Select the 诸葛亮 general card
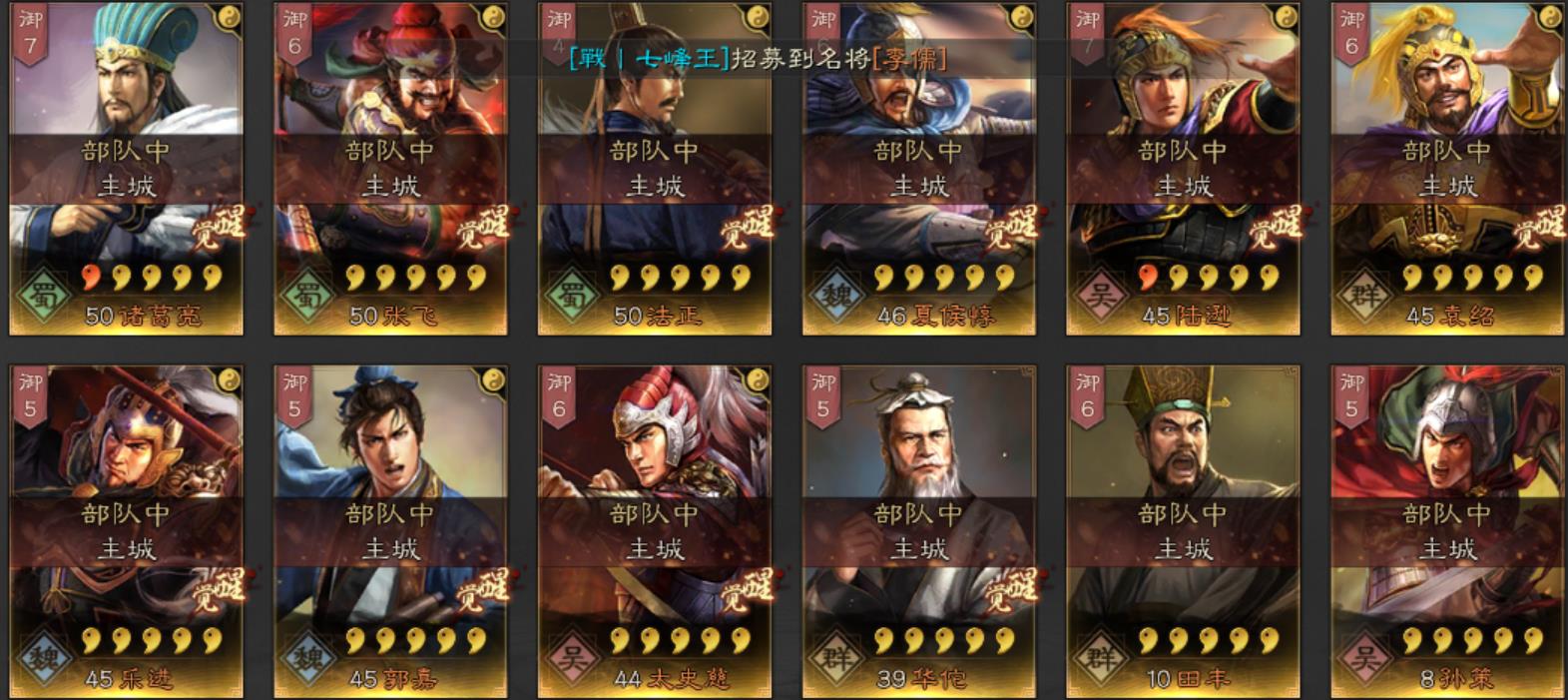1568x700 pixels. (x=126, y=168)
